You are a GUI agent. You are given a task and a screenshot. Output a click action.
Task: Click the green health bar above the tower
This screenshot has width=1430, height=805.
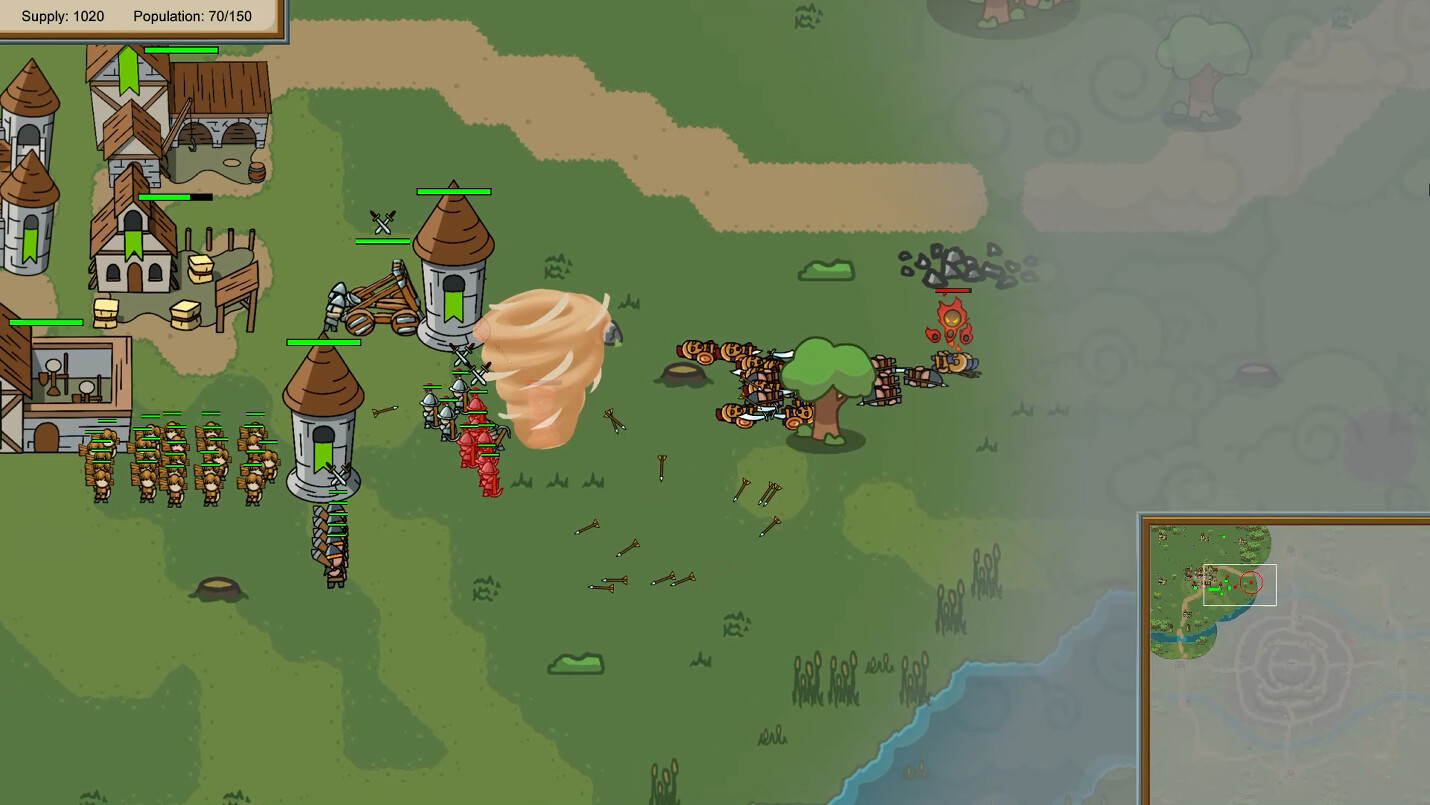[452, 189]
